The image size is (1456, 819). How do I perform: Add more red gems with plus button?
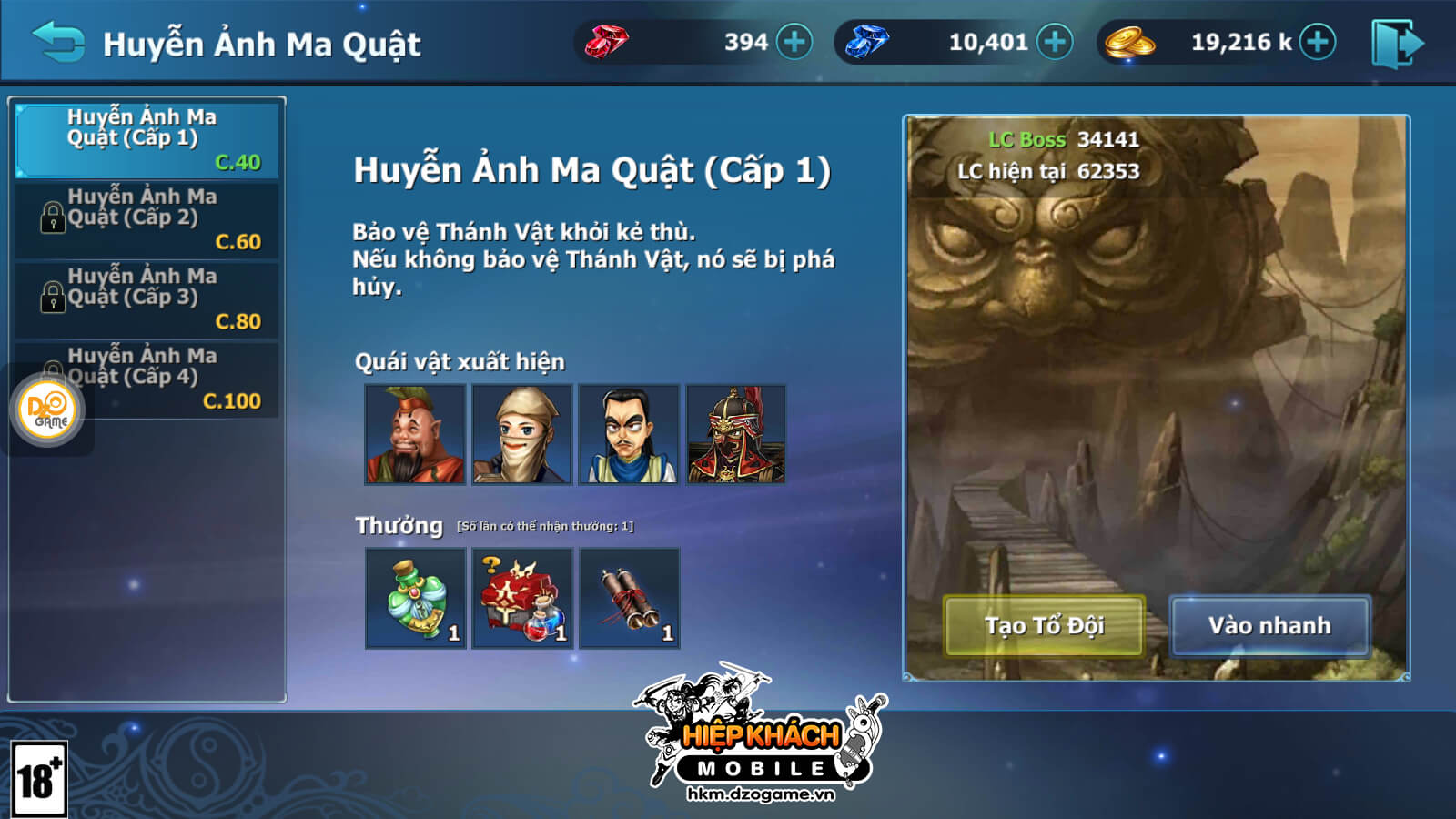click(x=794, y=42)
